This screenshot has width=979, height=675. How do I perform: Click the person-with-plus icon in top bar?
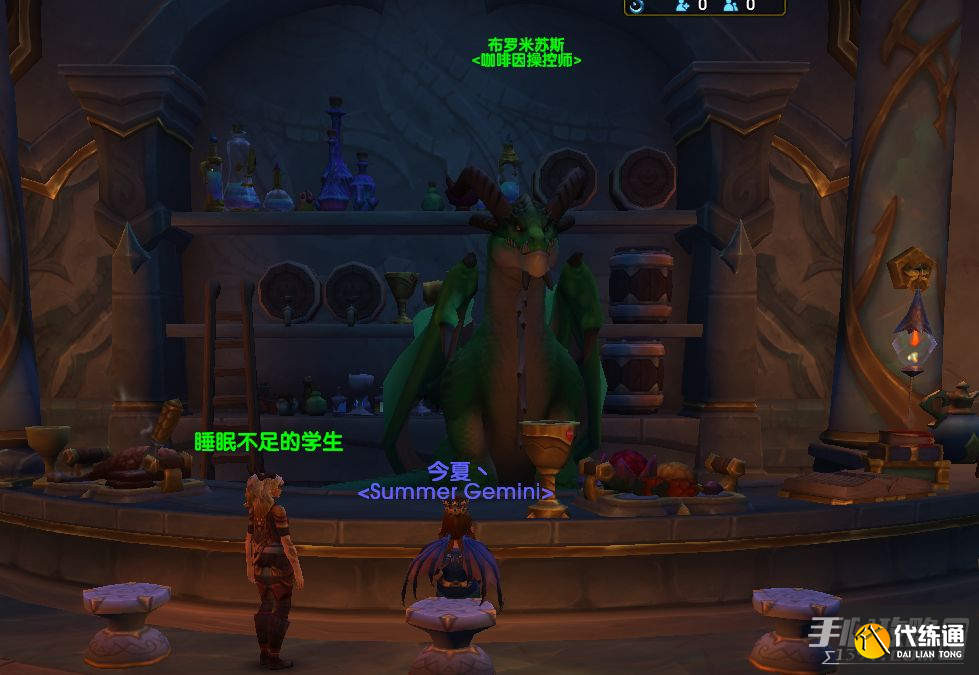(683, 5)
